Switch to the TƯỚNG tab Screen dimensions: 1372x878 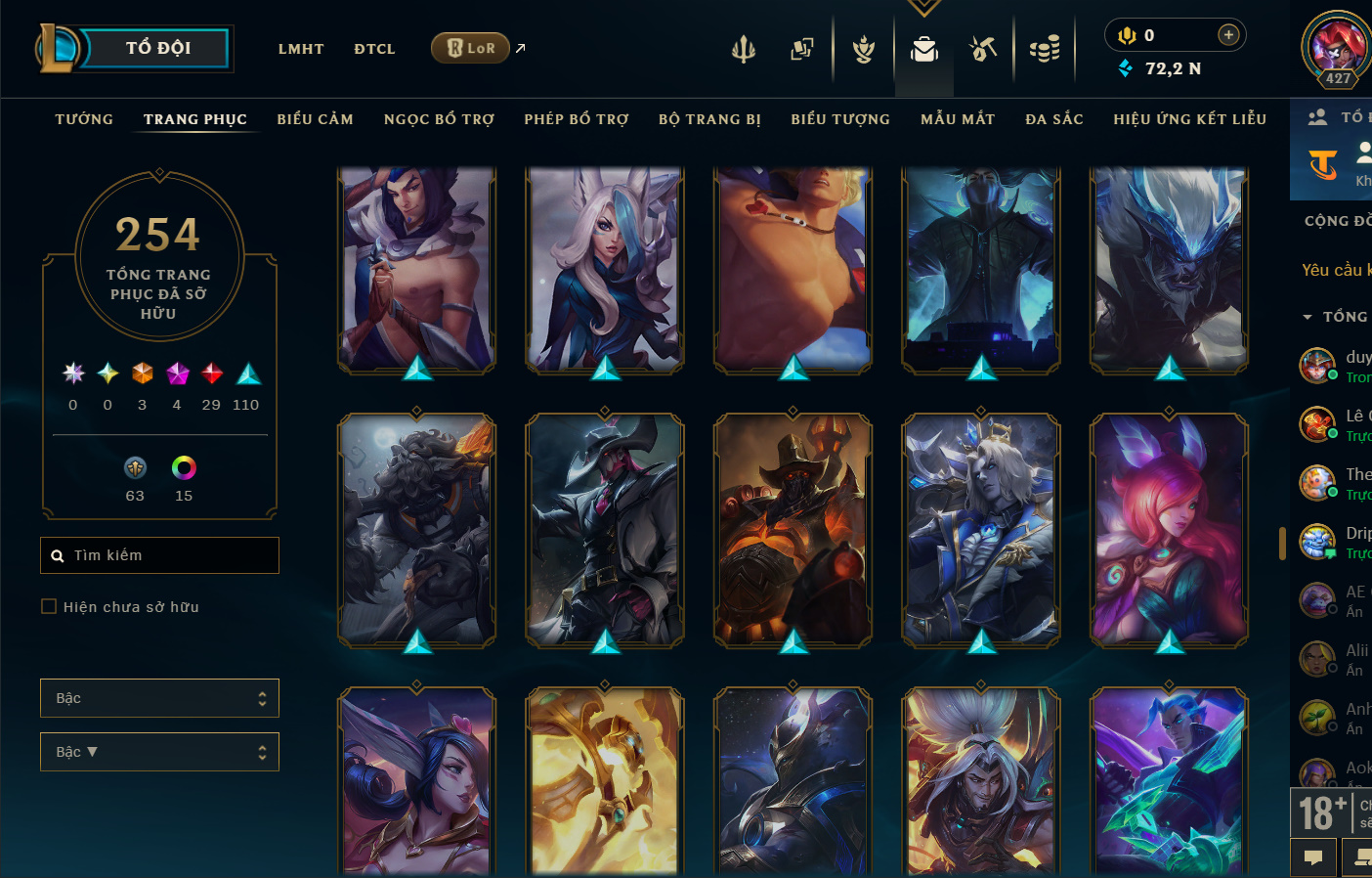coord(84,119)
